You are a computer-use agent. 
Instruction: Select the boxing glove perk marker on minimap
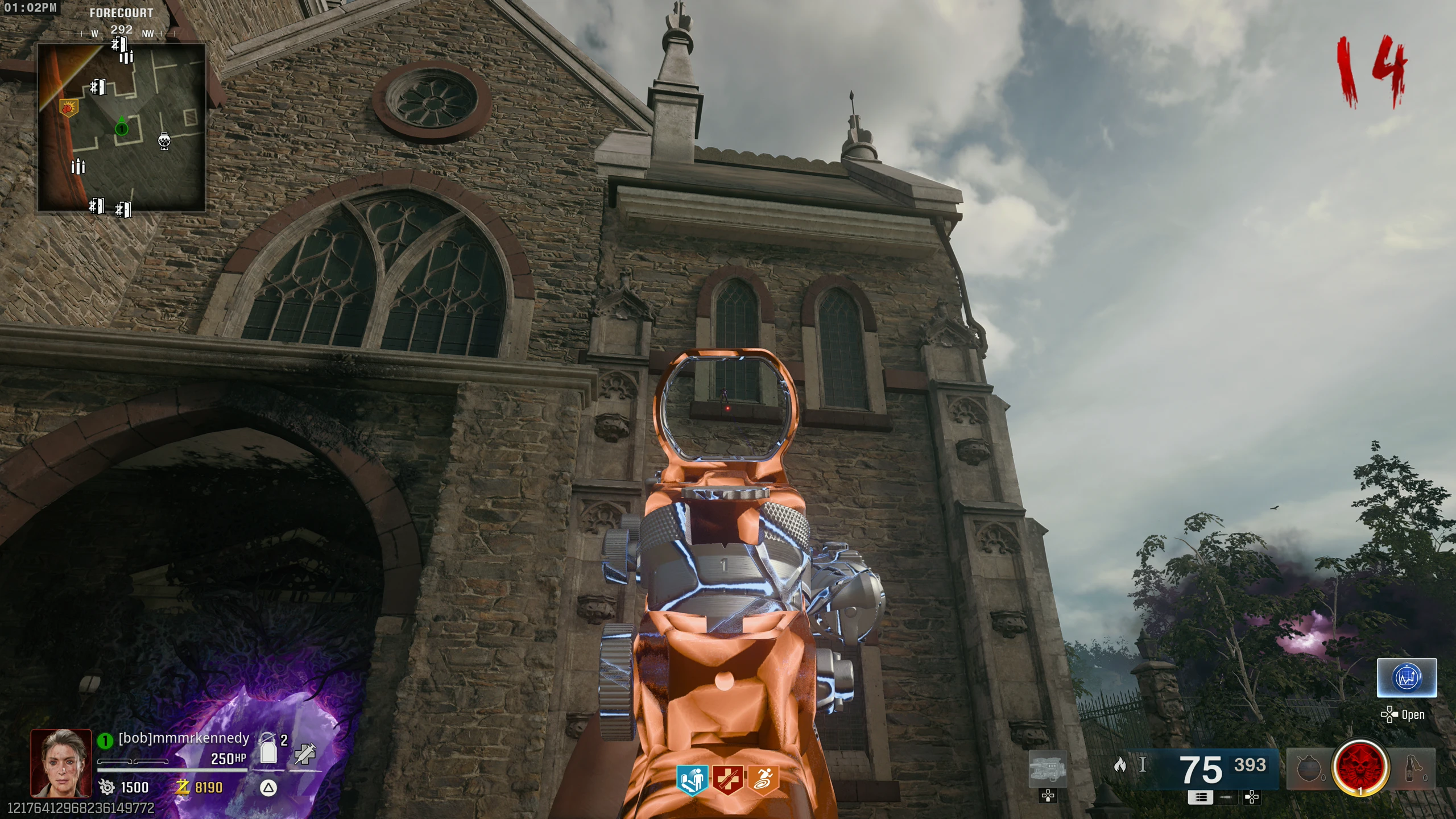tap(69, 106)
